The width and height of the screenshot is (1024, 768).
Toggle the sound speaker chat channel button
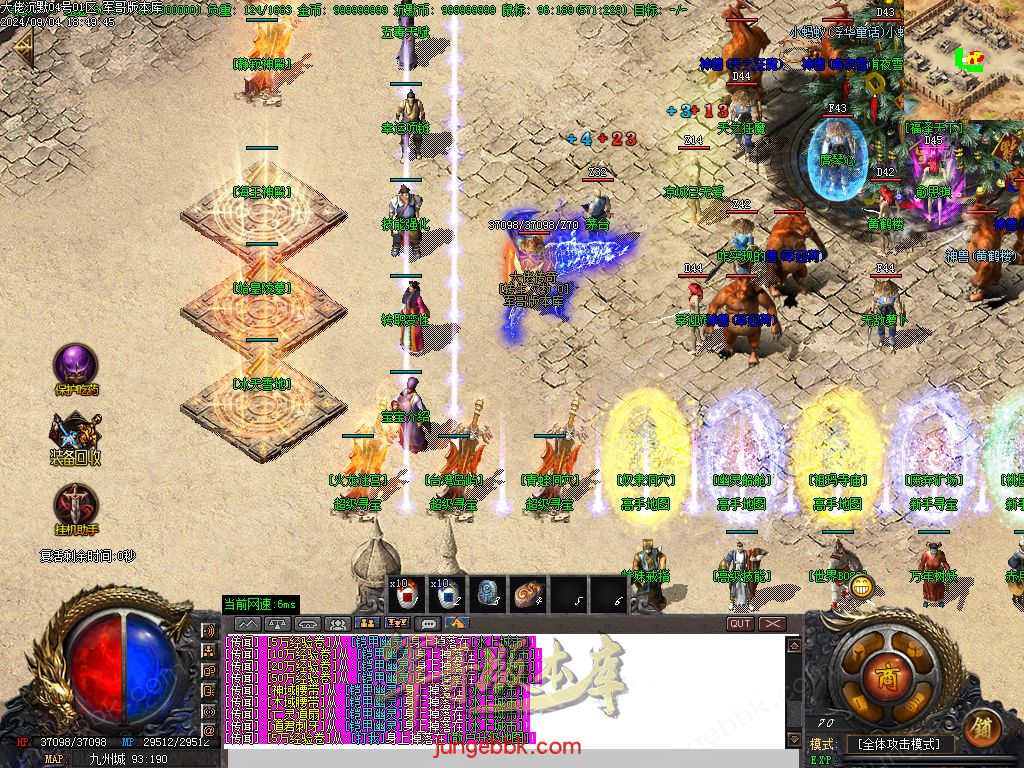tap(209, 632)
